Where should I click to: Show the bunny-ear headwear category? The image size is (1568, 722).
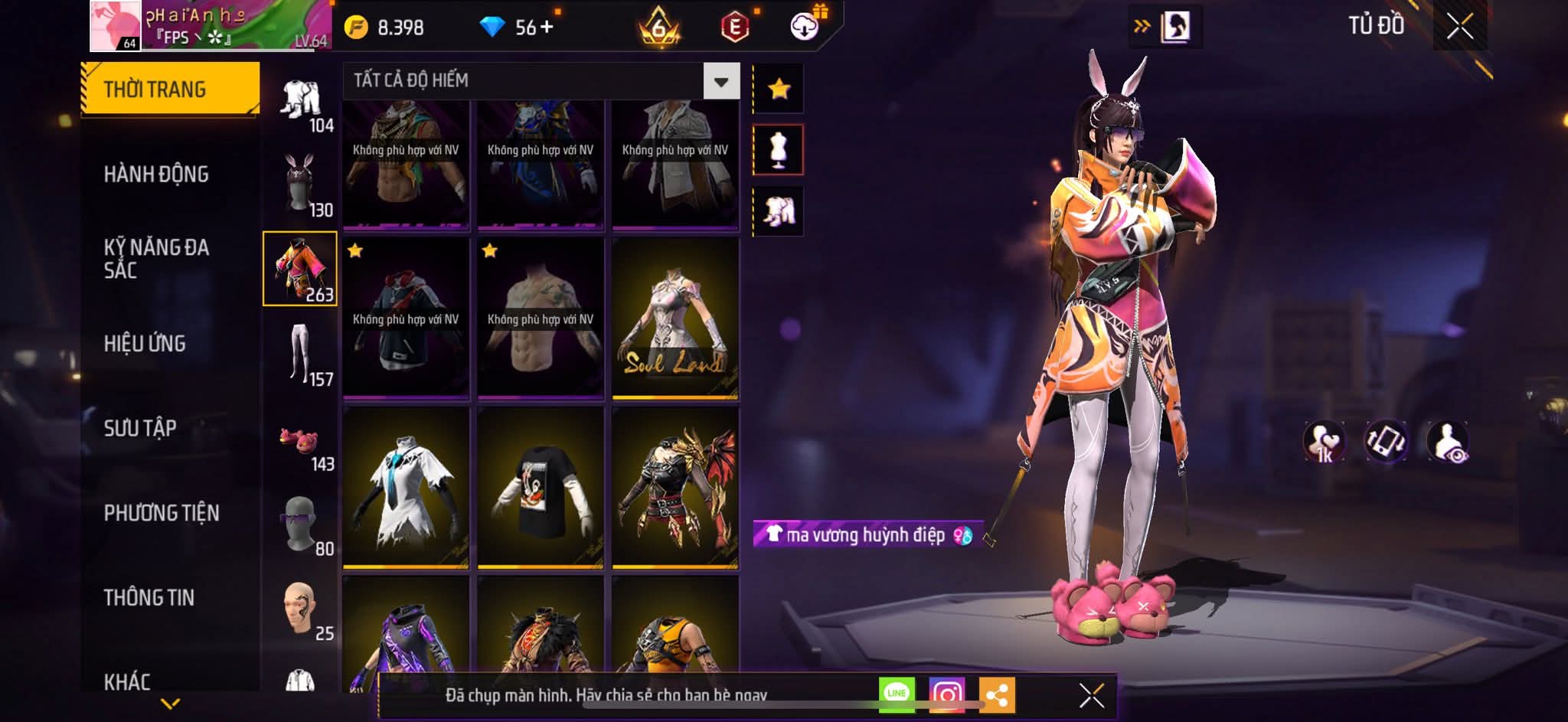coord(300,185)
